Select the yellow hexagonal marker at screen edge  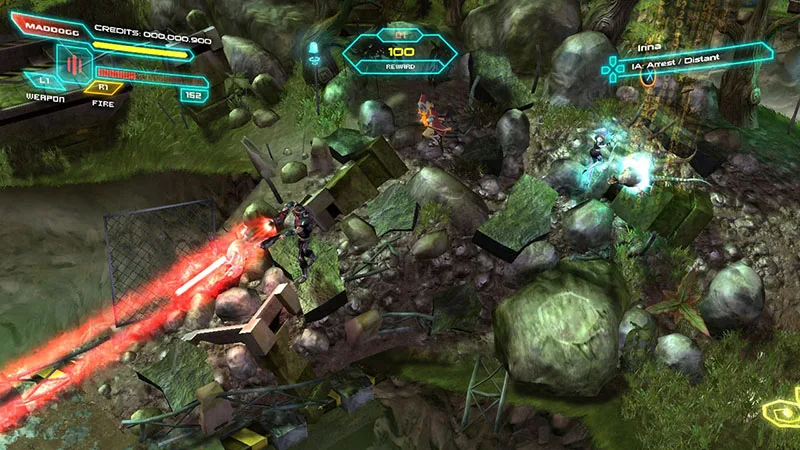(782, 412)
